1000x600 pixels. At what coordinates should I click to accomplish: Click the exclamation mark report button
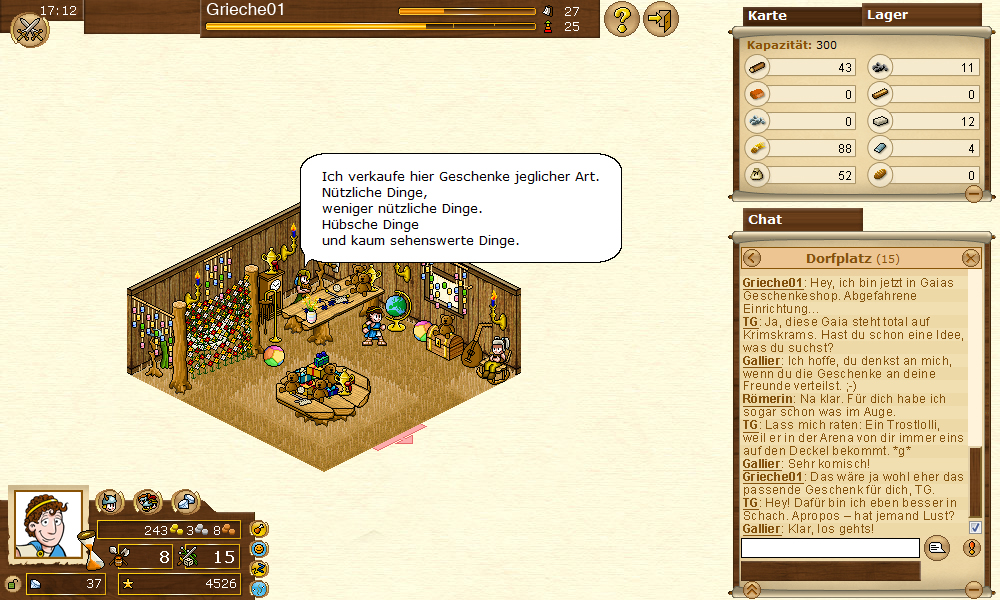click(x=971, y=548)
